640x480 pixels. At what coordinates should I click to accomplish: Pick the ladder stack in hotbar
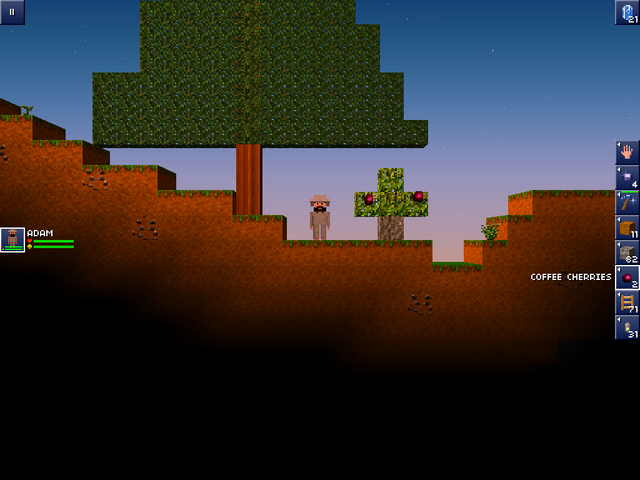[627, 302]
